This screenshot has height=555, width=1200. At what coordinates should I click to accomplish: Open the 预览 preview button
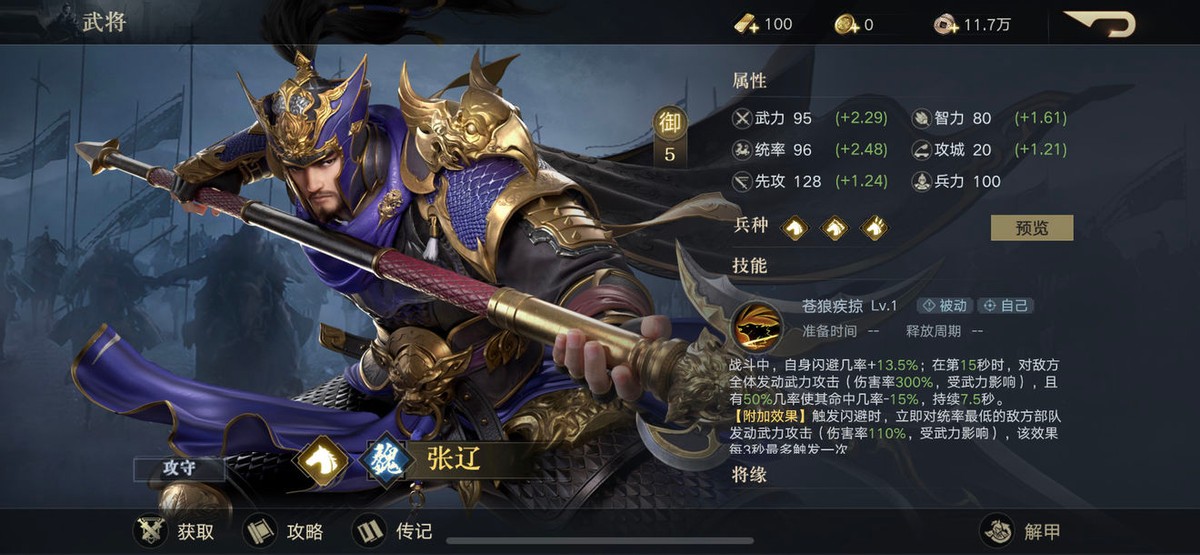click(1031, 227)
